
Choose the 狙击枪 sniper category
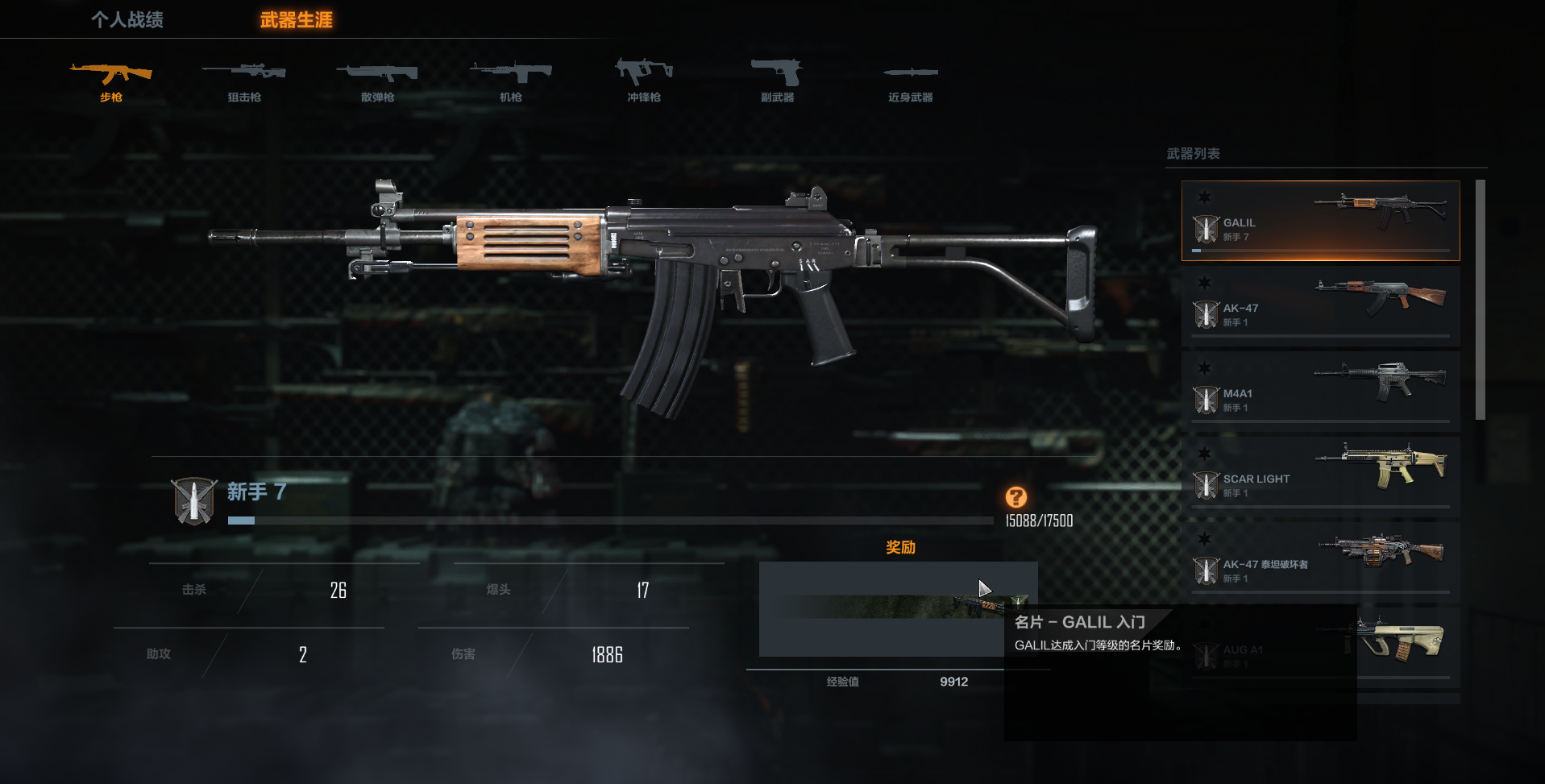tap(244, 82)
